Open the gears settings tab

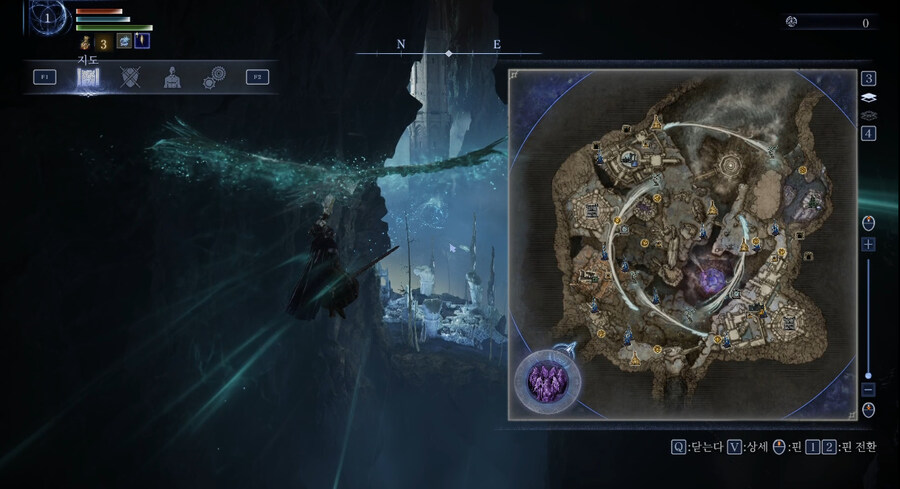coord(214,77)
